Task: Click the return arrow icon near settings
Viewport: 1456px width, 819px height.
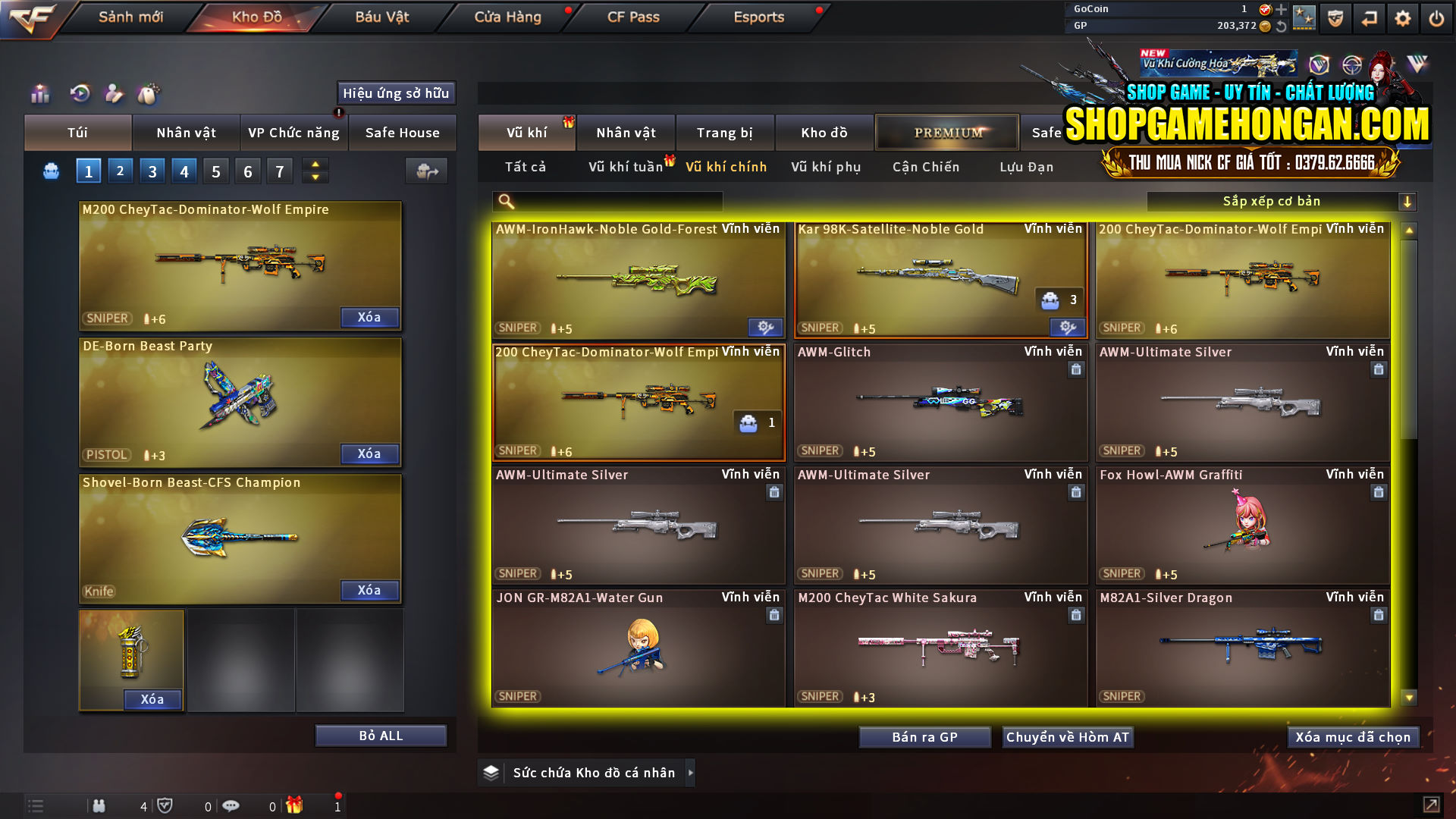Action: click(x=1370, y=17)
